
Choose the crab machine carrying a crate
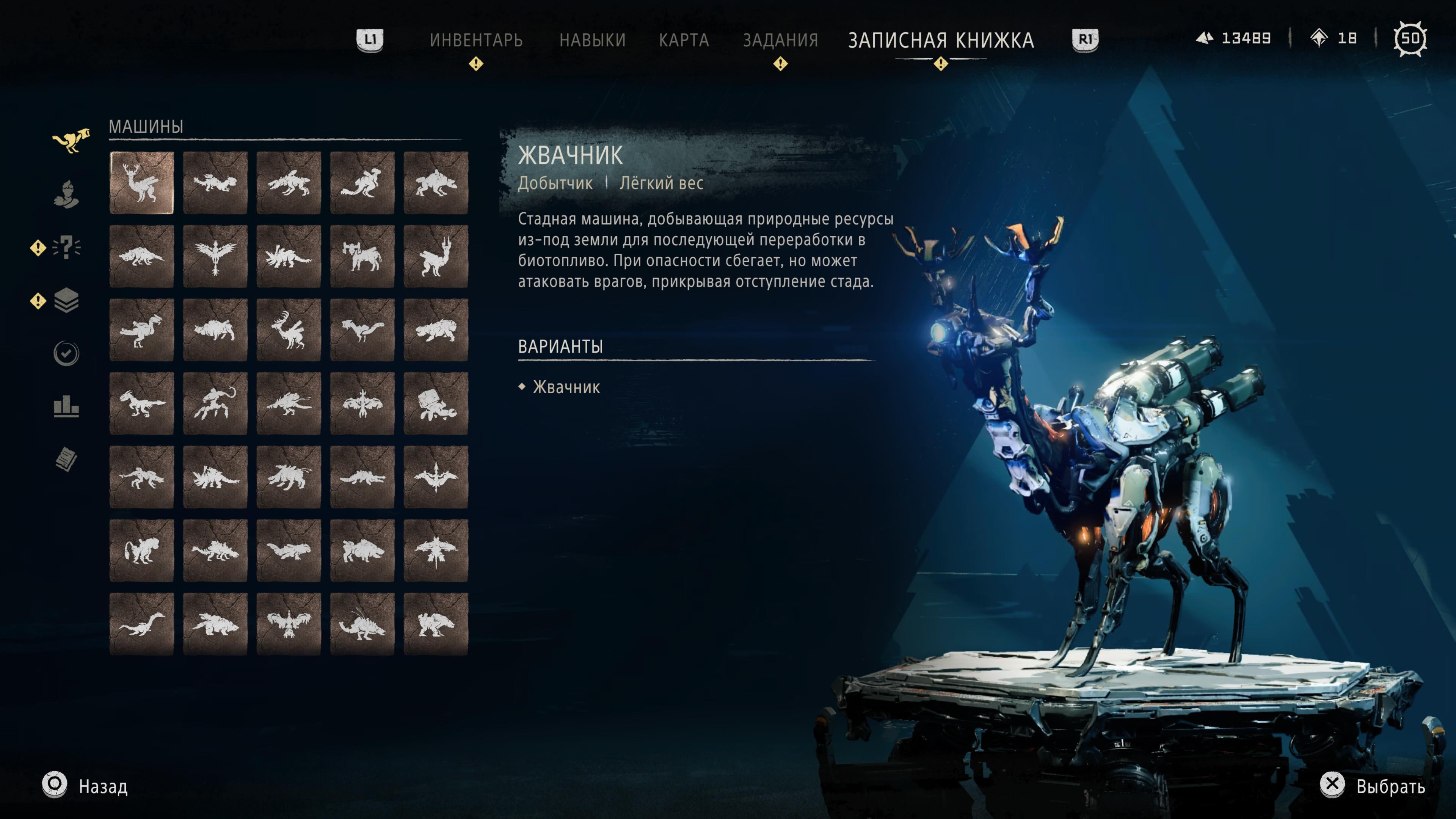click(436, 403)
